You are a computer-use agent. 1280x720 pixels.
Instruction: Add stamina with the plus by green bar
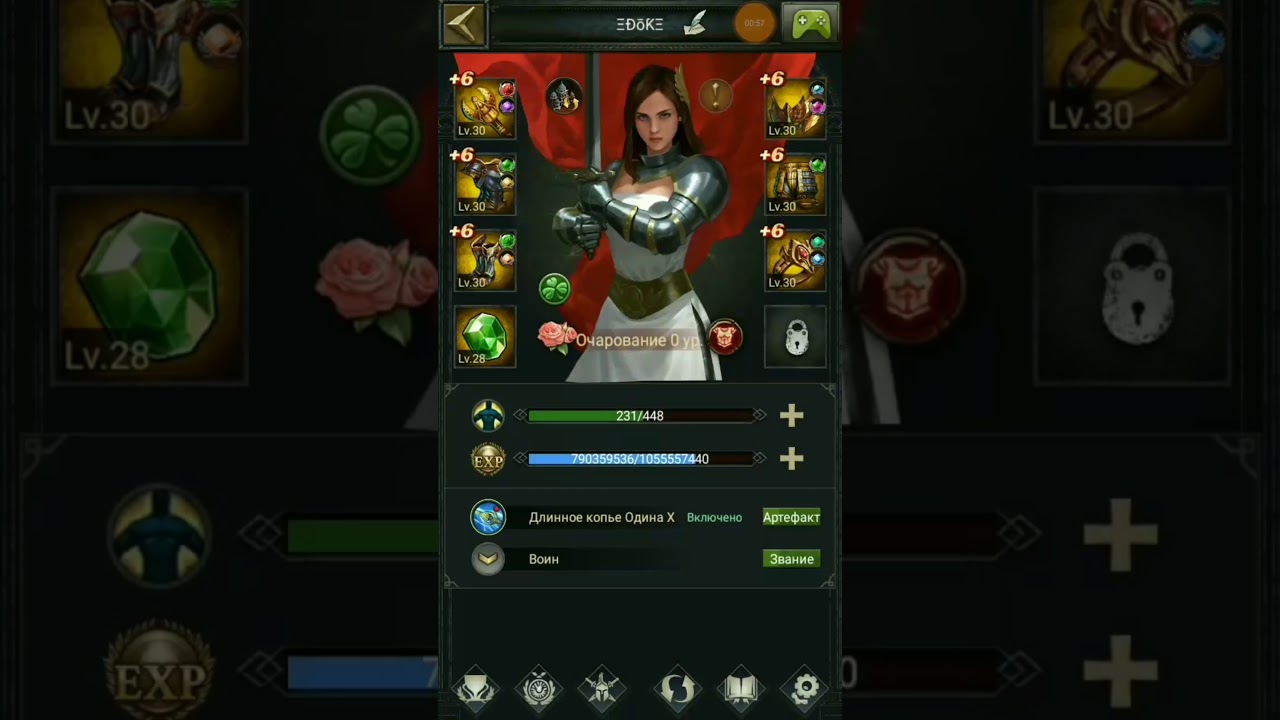791,415
